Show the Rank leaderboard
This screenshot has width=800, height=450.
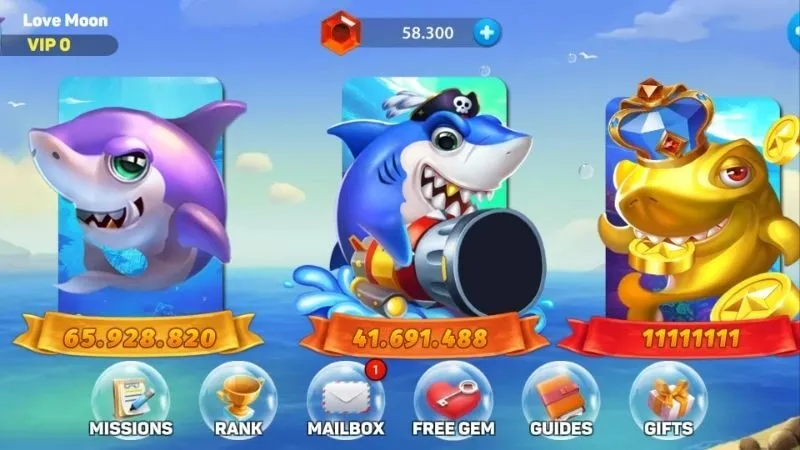[x=238, y=400]
